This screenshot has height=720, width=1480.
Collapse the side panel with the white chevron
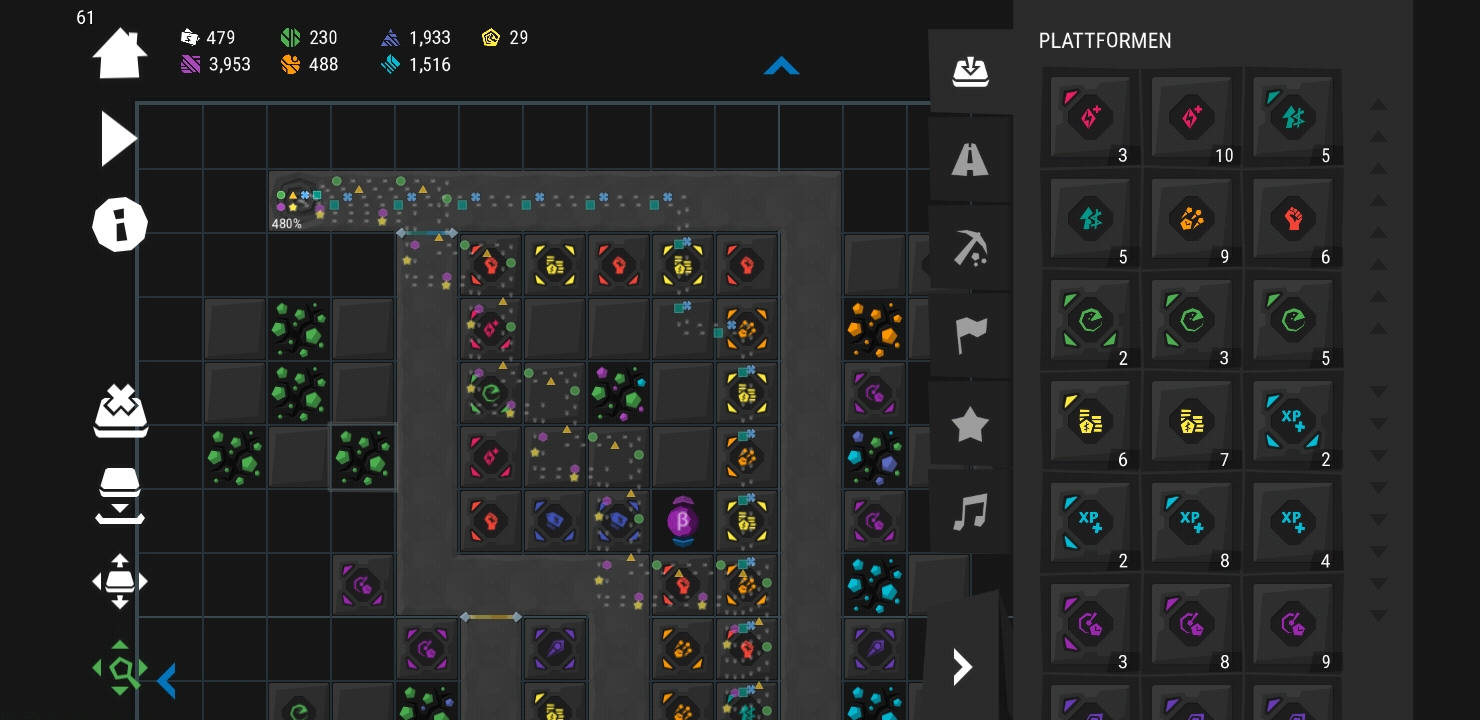pyautogui.click(x=962, y=666)
